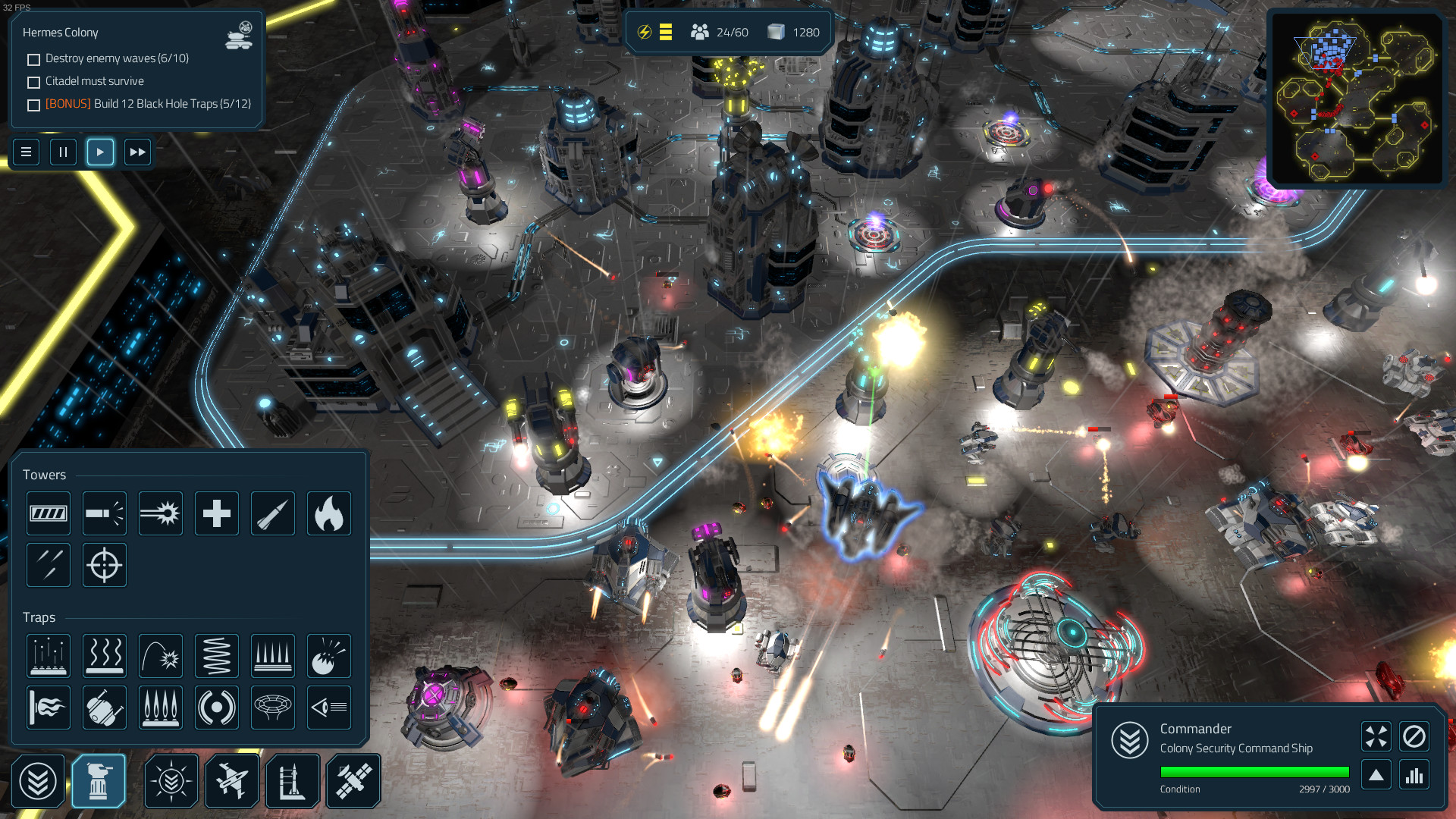Check the Build 12 Black Hole Traps bonus
The image size is (1456, 819).
point(33,105)
